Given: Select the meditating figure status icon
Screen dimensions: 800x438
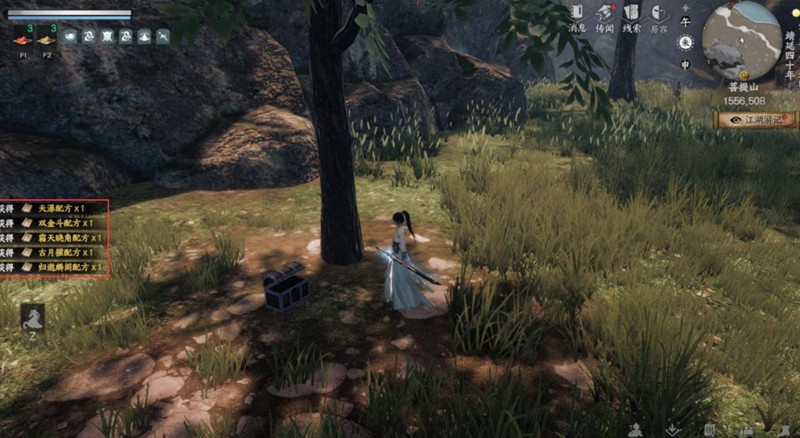Looking at the screenshot, I should 144,36.
